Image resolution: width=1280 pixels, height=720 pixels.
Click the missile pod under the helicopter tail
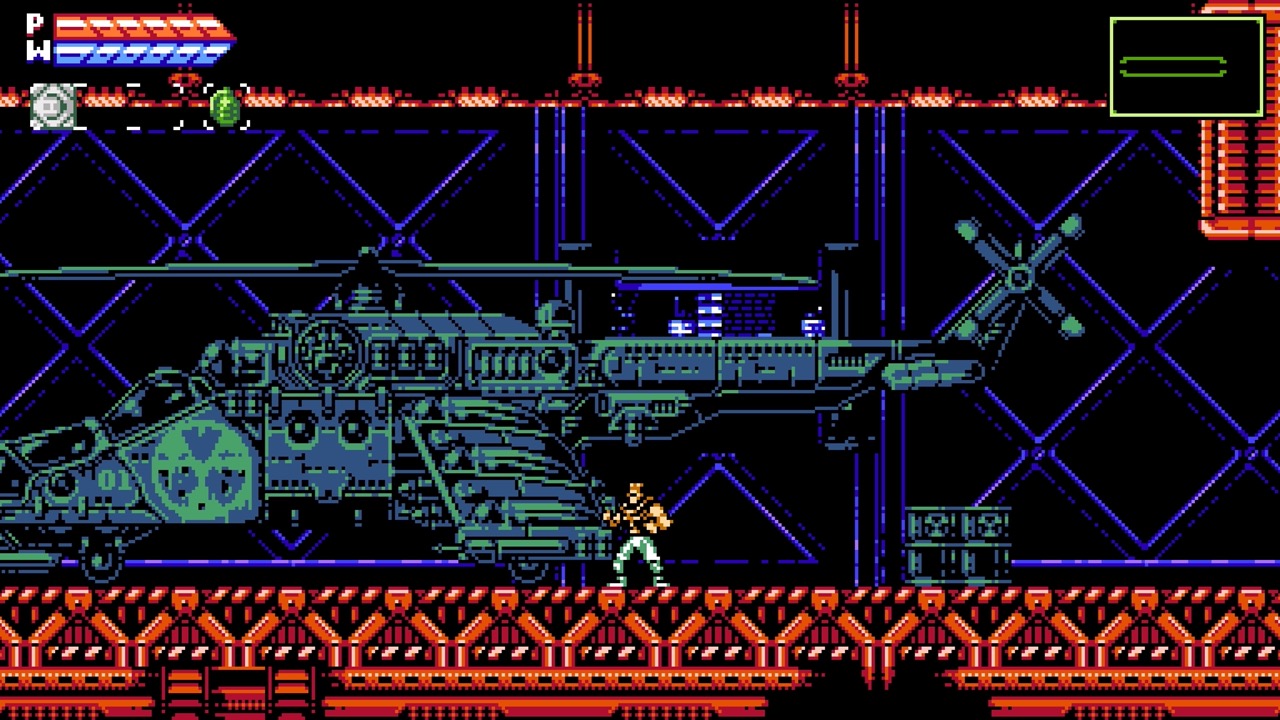650,408
